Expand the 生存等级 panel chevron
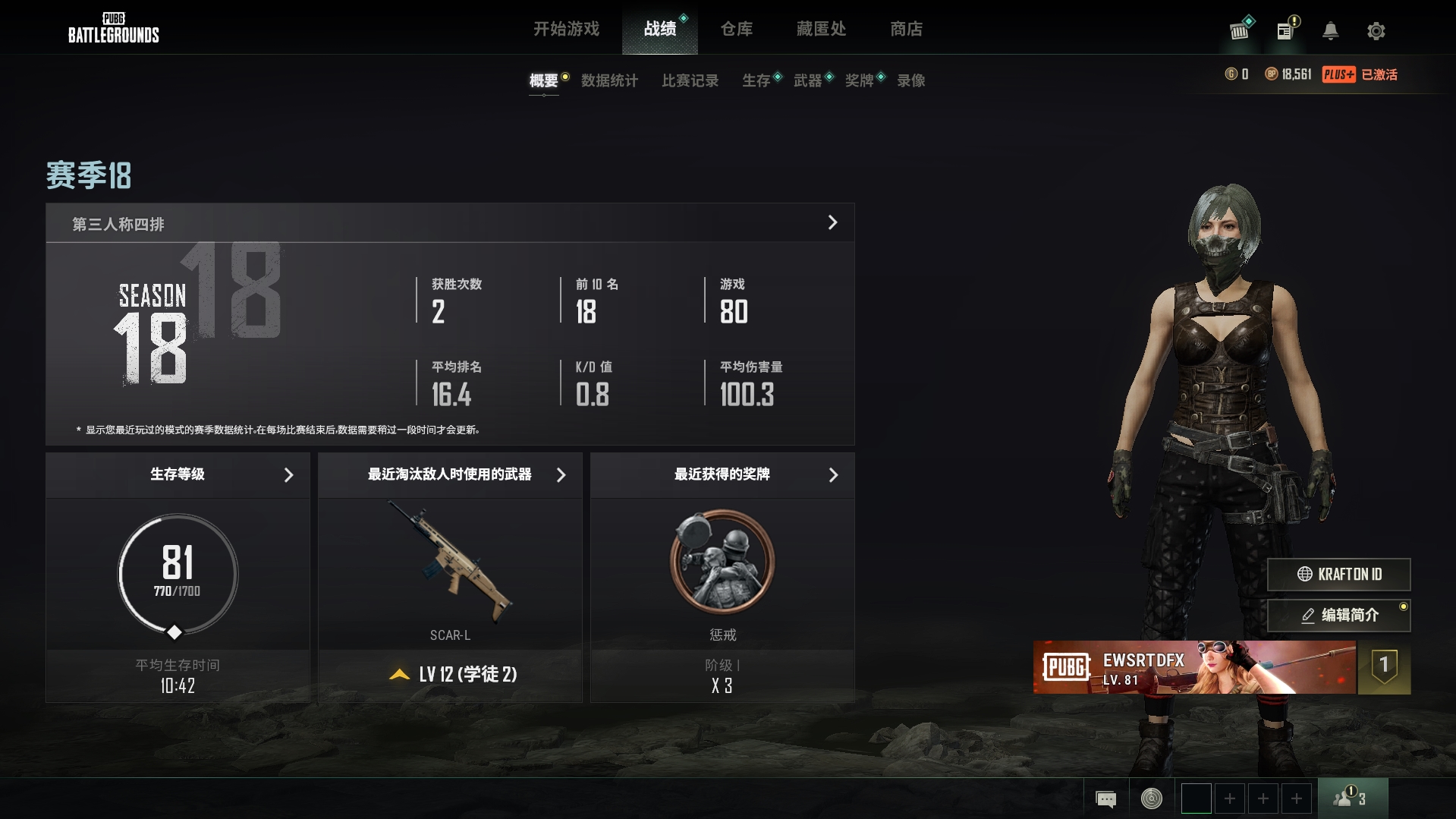This screenshot has width=1456, height=819. [288, 475]
